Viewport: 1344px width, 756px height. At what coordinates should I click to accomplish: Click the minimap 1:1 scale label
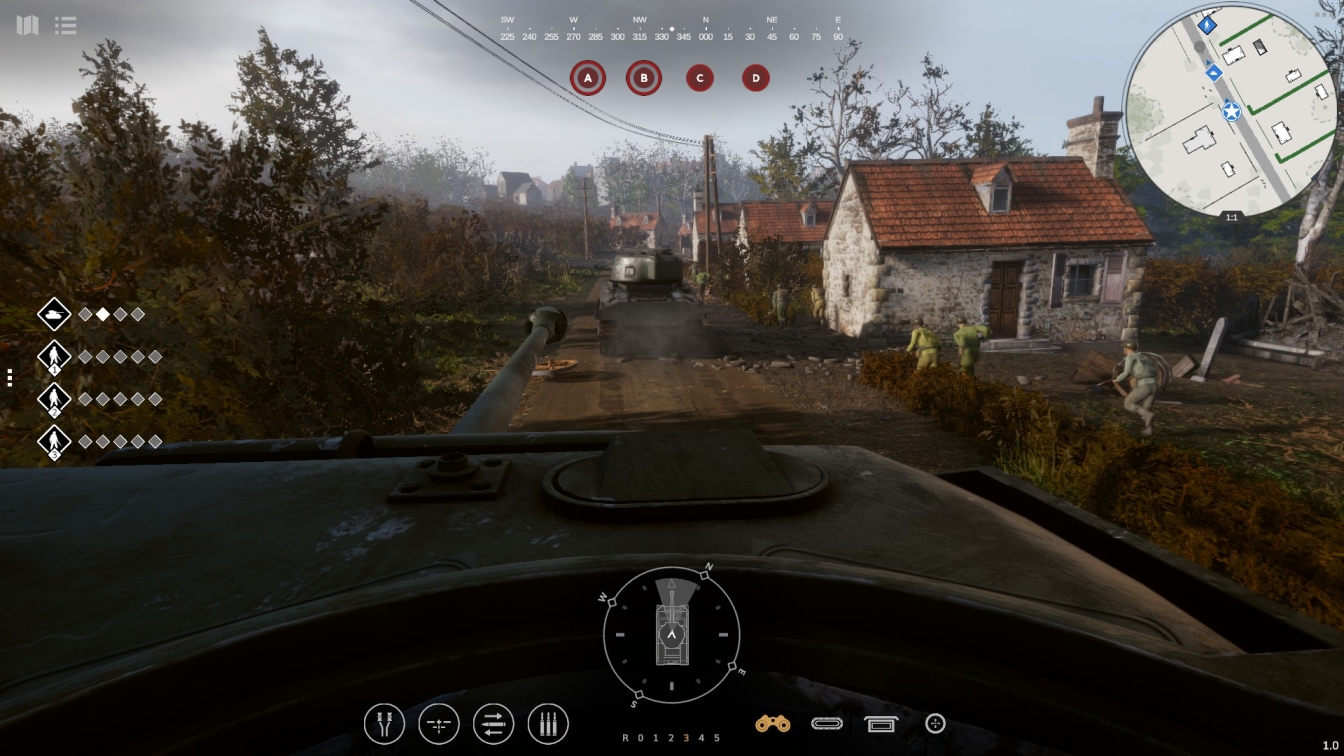[x=1231, y=217]
